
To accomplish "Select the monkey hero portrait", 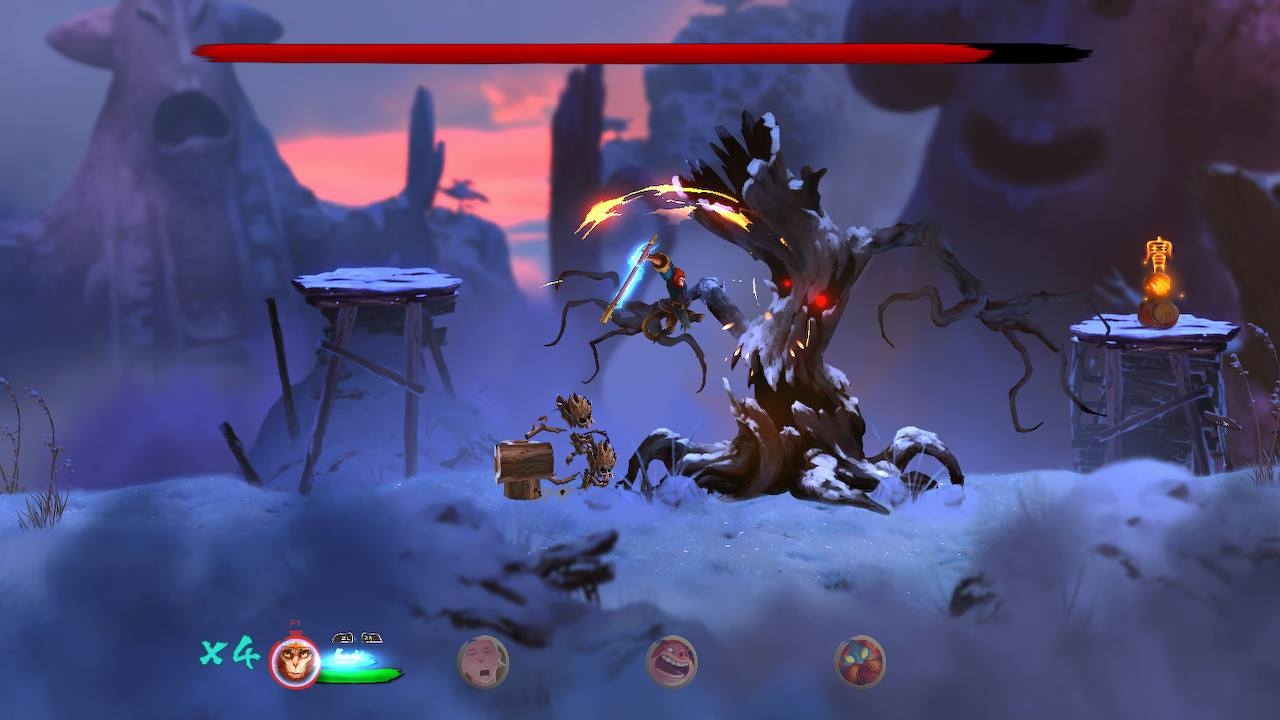I will (x=295, y=662).
